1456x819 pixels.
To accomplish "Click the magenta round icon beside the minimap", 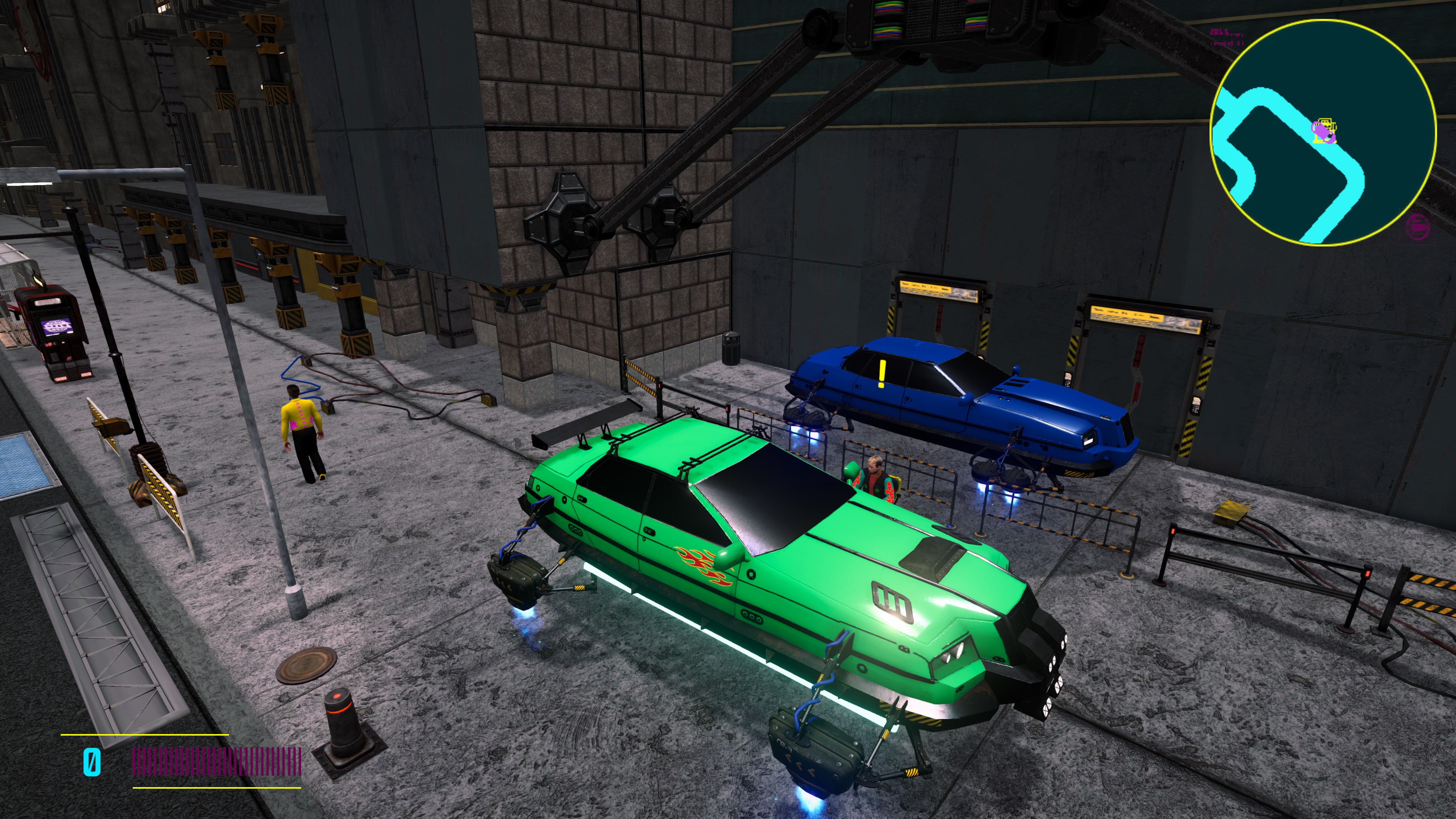I will 1417,227.
